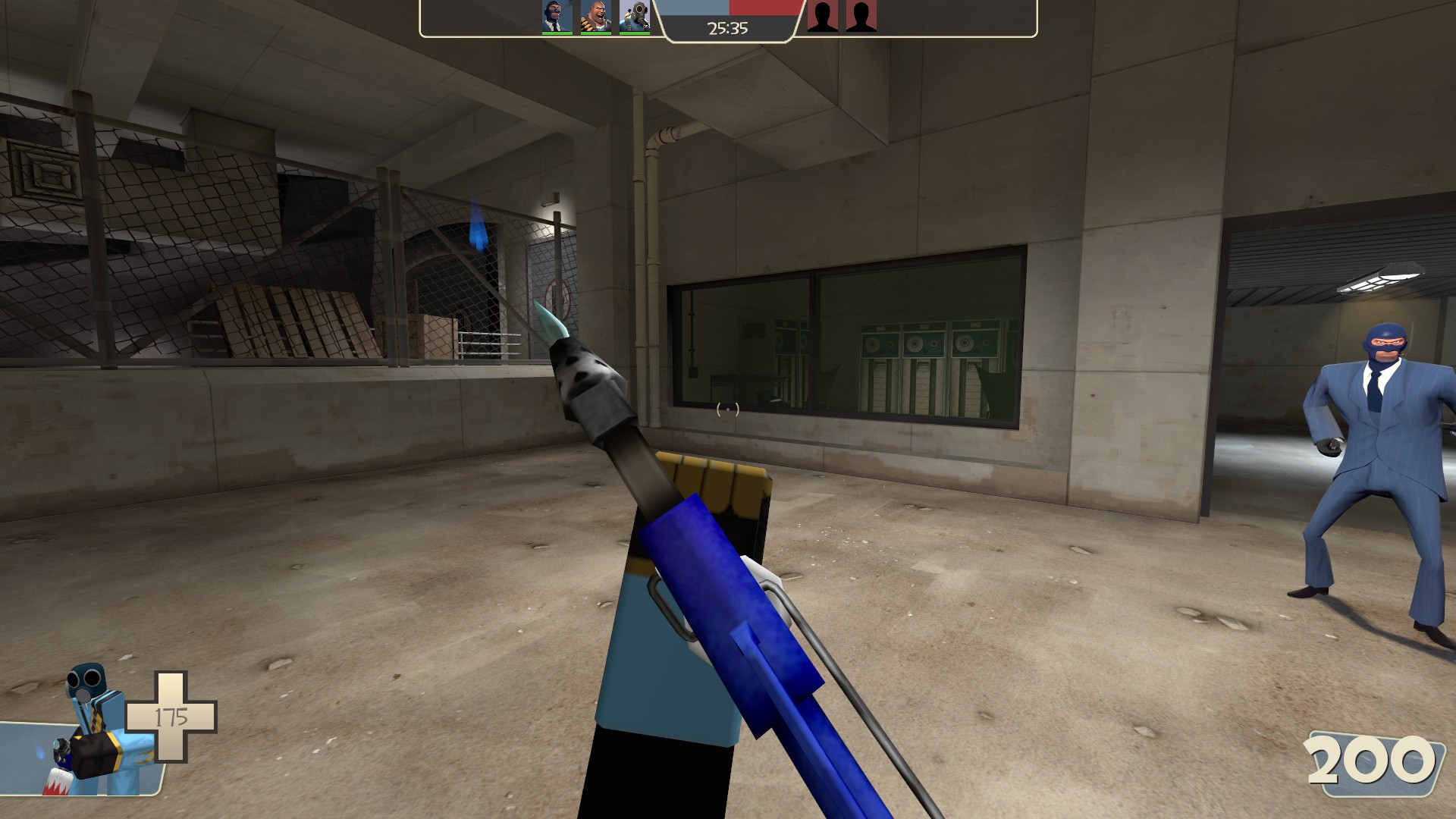
Task: Click the first RED team silhouette portrait
Action: (x=822, y=17)
